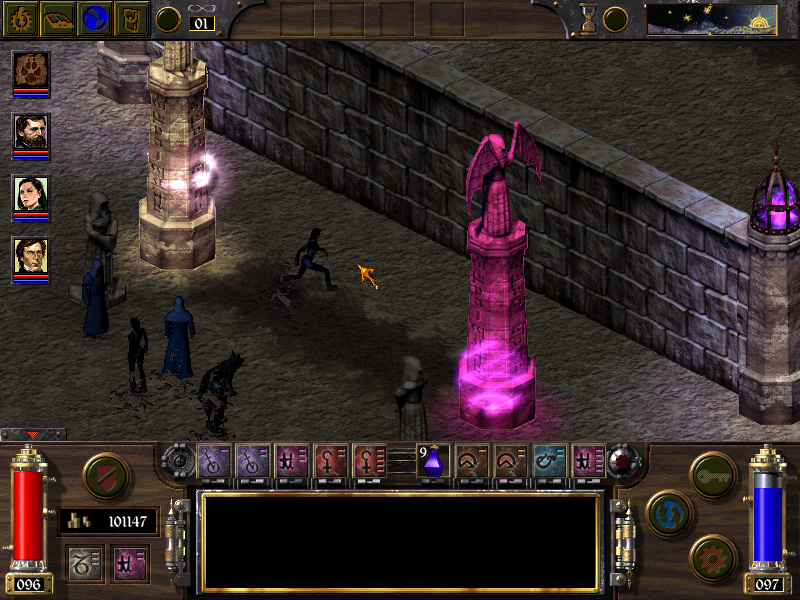
Task: Open the world map globe button
Action: [x=94, y=19]
